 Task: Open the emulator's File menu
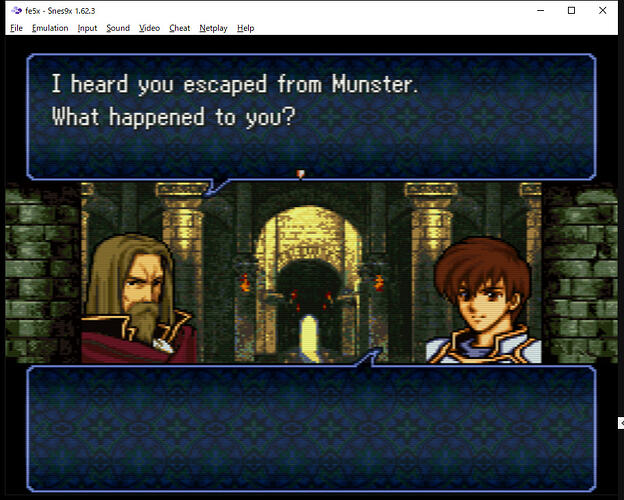pyautogui.click(x=16, y=28)
